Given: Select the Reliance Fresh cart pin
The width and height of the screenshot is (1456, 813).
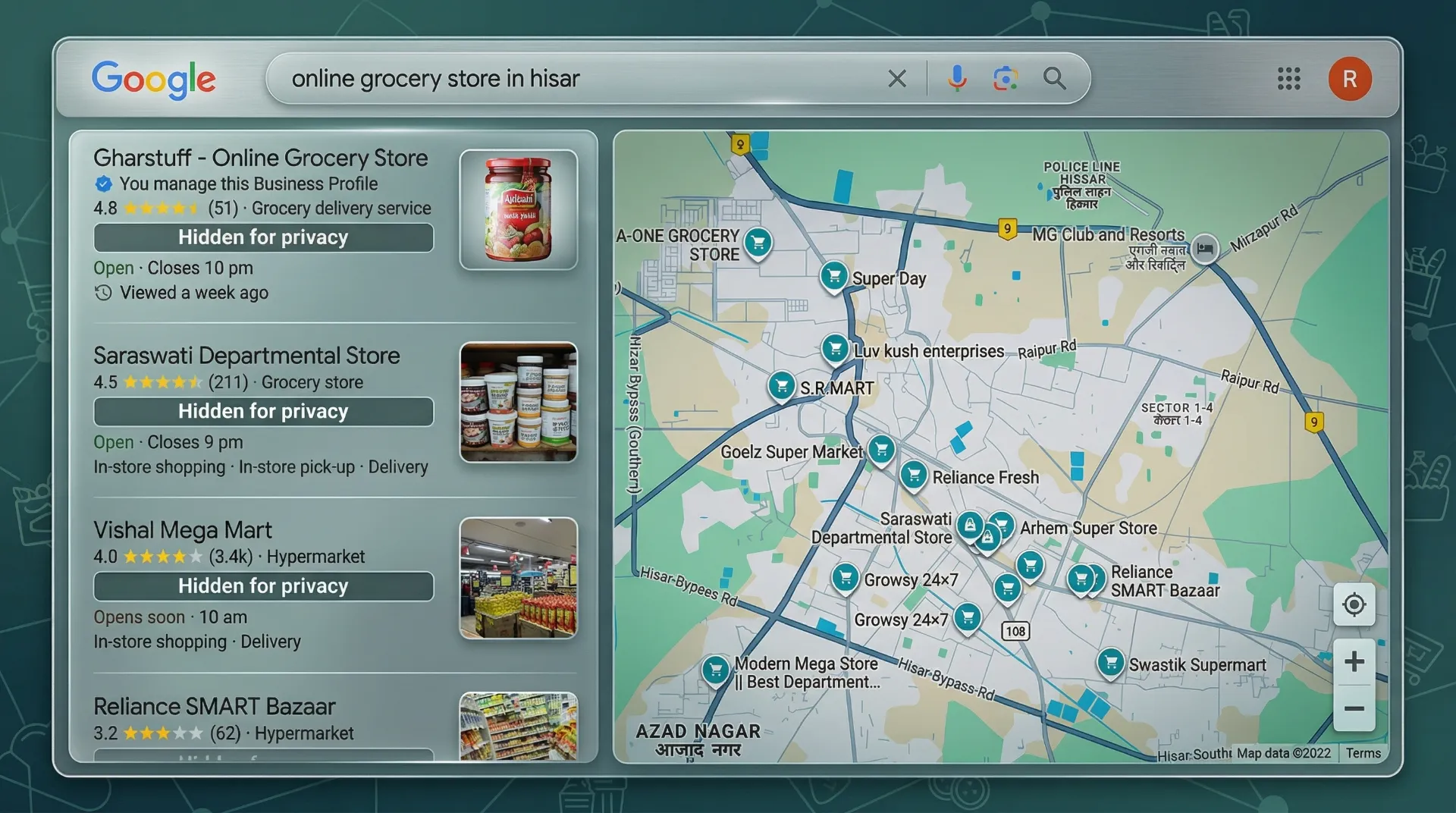Looking at the screenshot, I should click(915, 474).
